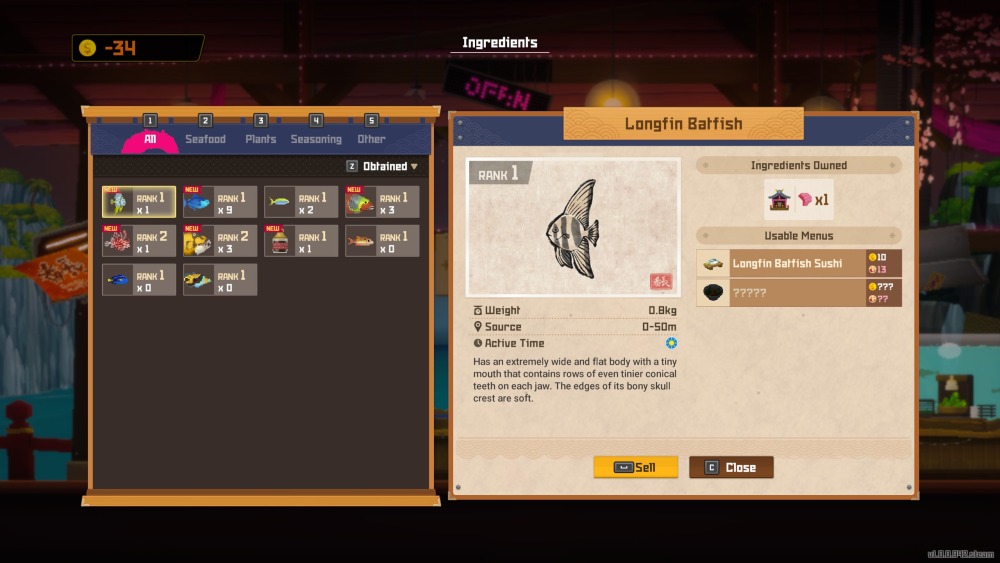Pick the slim yellow-green fish slot
The height and width of the screenshot is (563, 1000).
coord(300,202)
